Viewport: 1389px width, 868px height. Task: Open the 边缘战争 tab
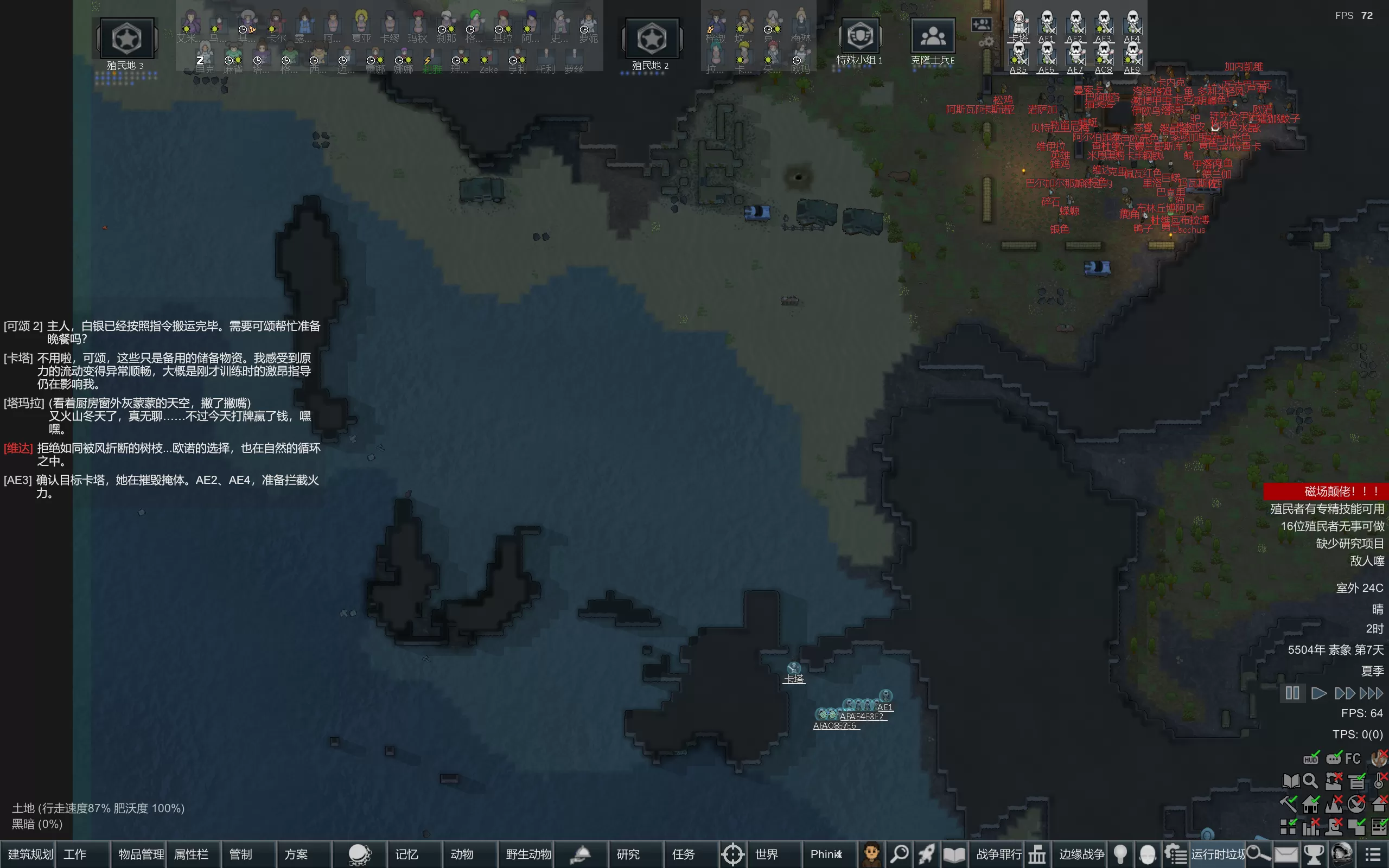tap(1081, 854)
